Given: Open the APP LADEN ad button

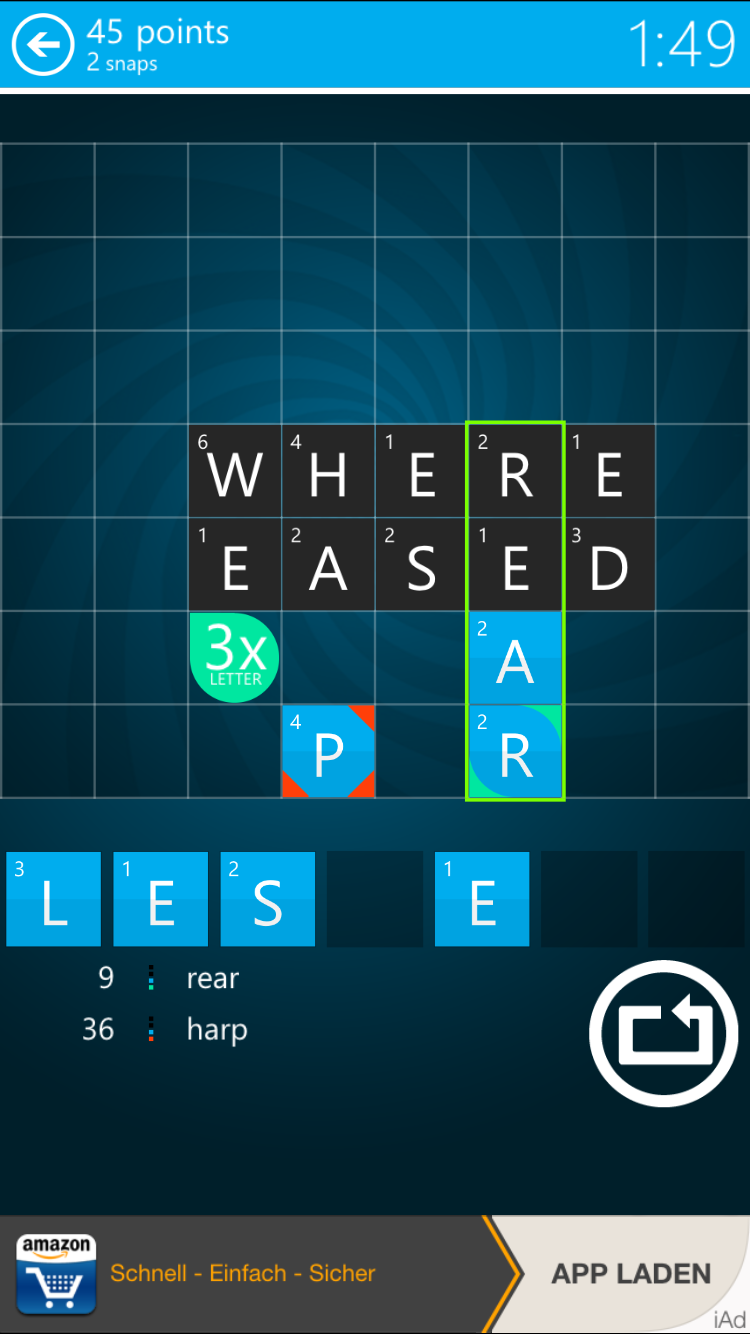Looking at the screenshot, I should (x=631, y=1274).
